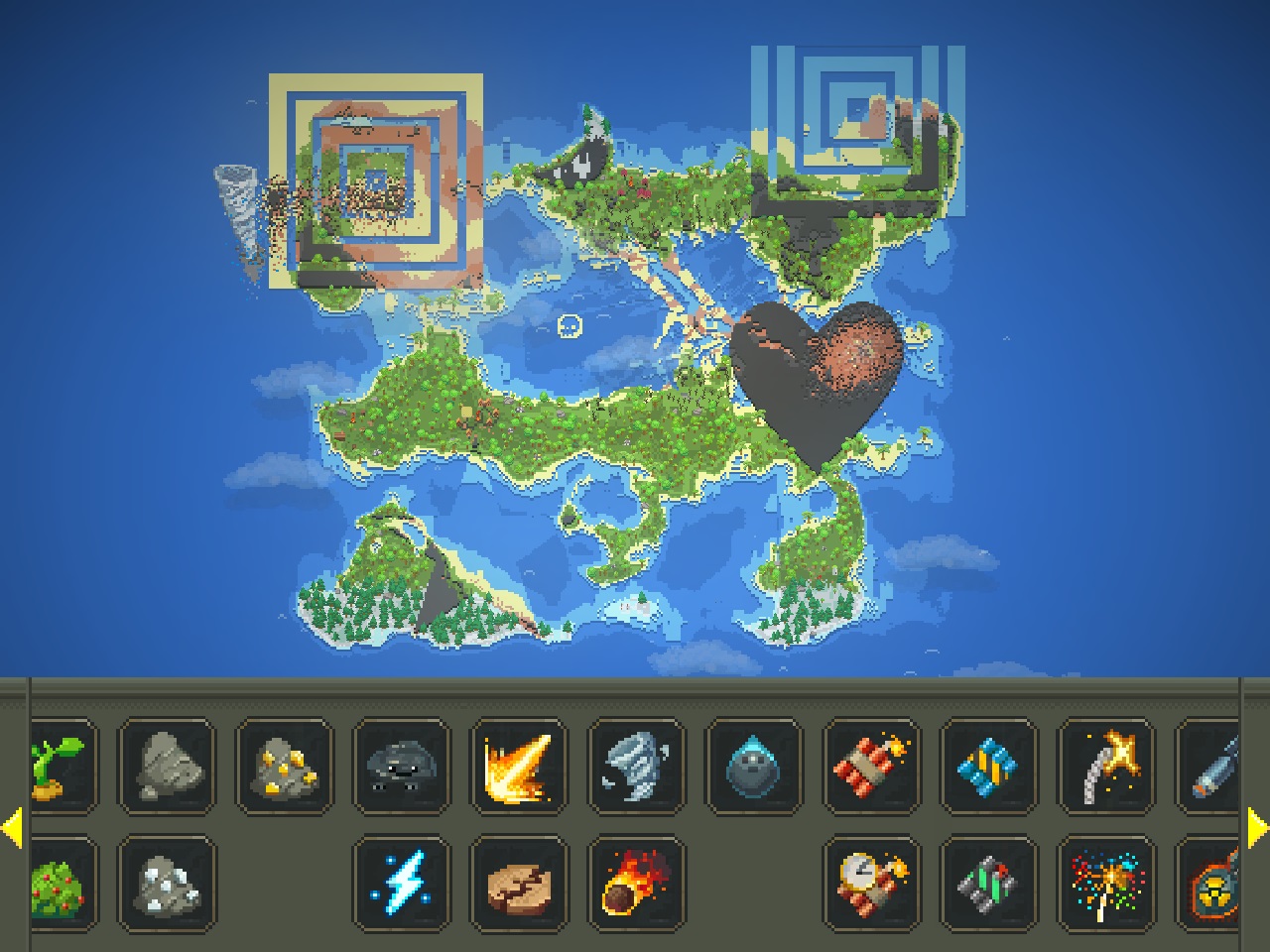This screenshot has width=1270, height=952.
Task: Click the yellow left arrow on toolbar
Action: 12,828
